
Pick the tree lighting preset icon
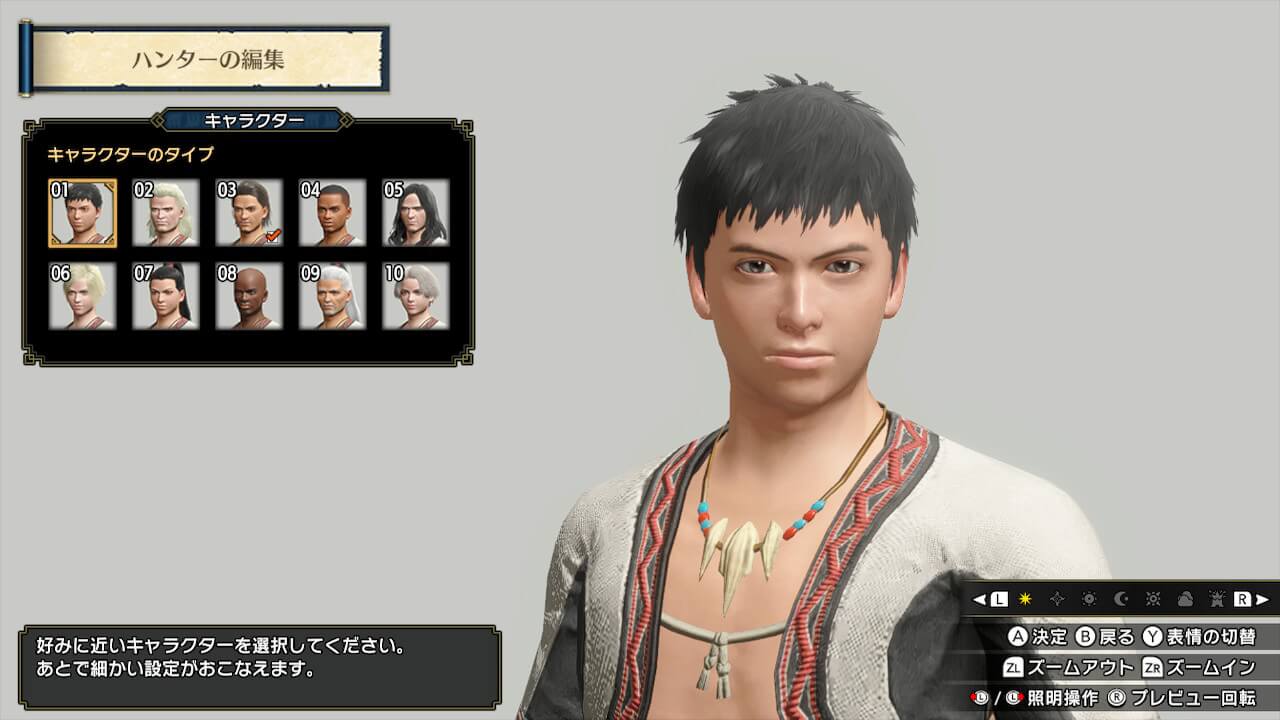point(1217,599)
